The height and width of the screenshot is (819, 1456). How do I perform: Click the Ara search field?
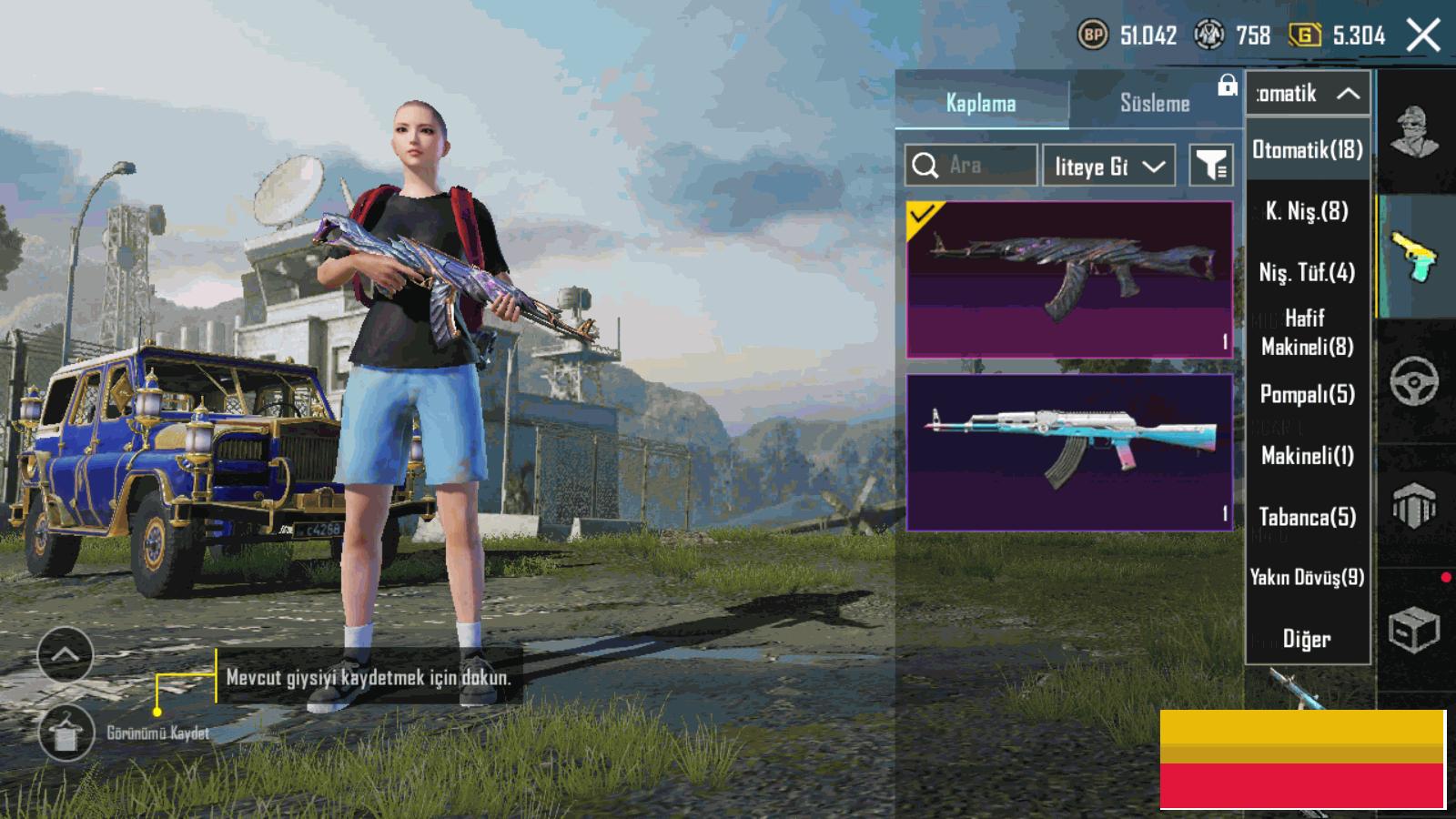pyautogui.click(x=972, y=166)
